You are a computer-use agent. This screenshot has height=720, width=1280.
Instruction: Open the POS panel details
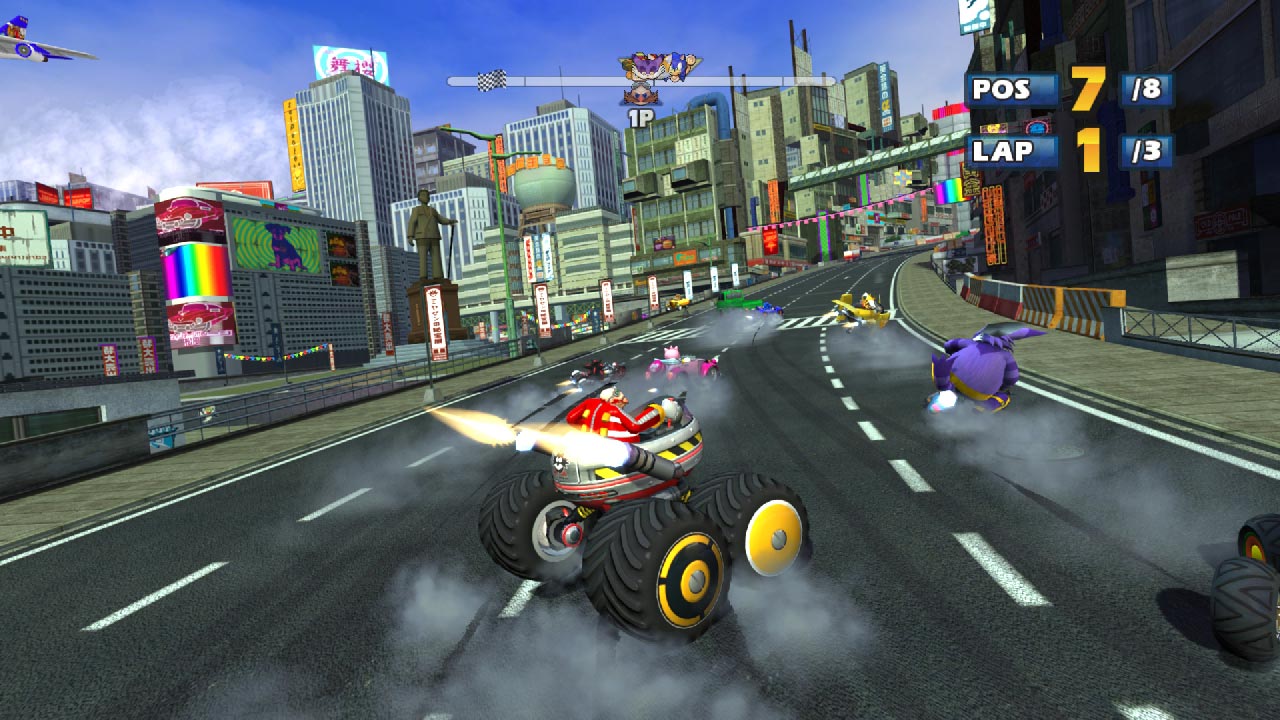[1001, 88]
